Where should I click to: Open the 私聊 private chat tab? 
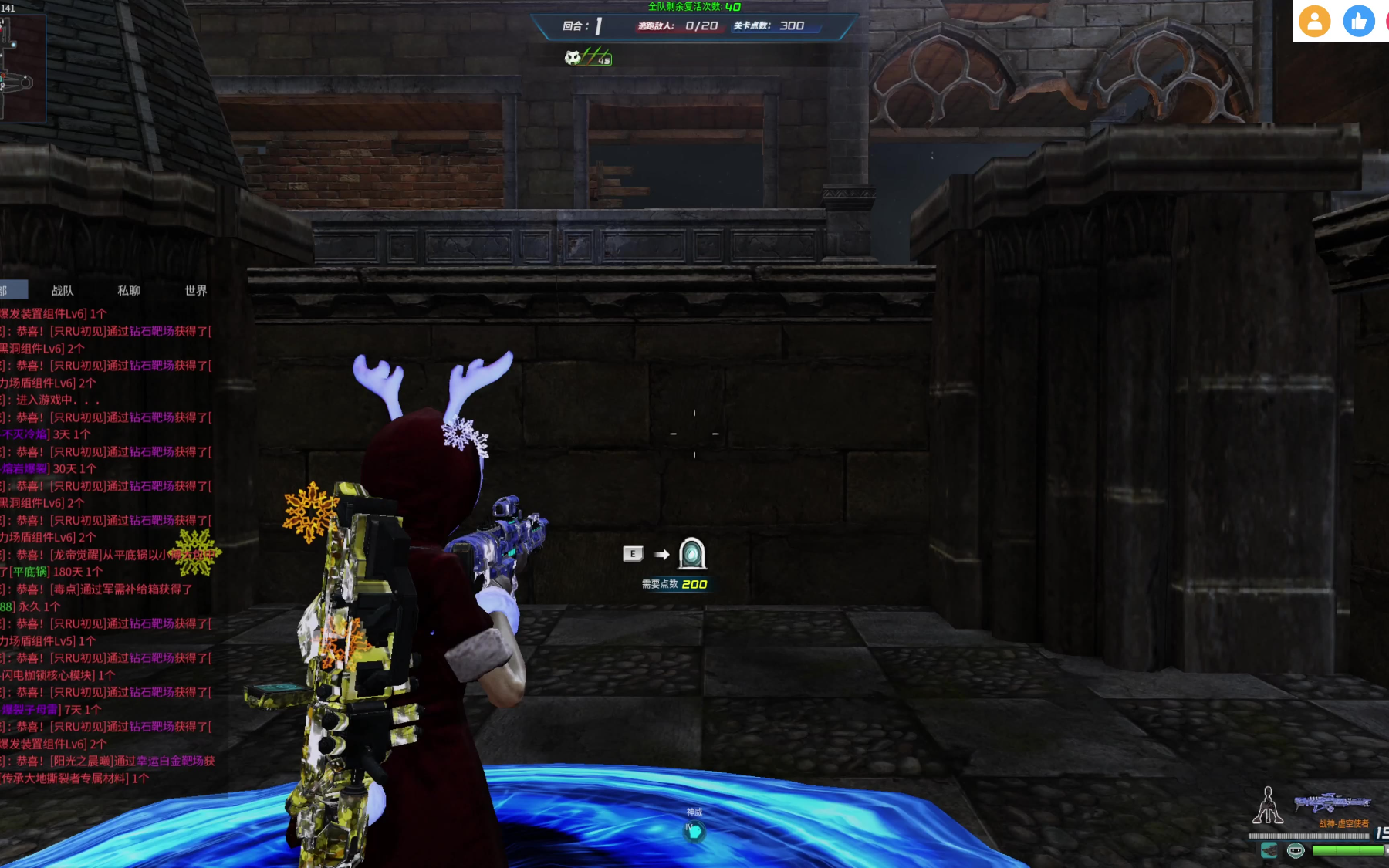pyautogui.click(x=129, y=291)
